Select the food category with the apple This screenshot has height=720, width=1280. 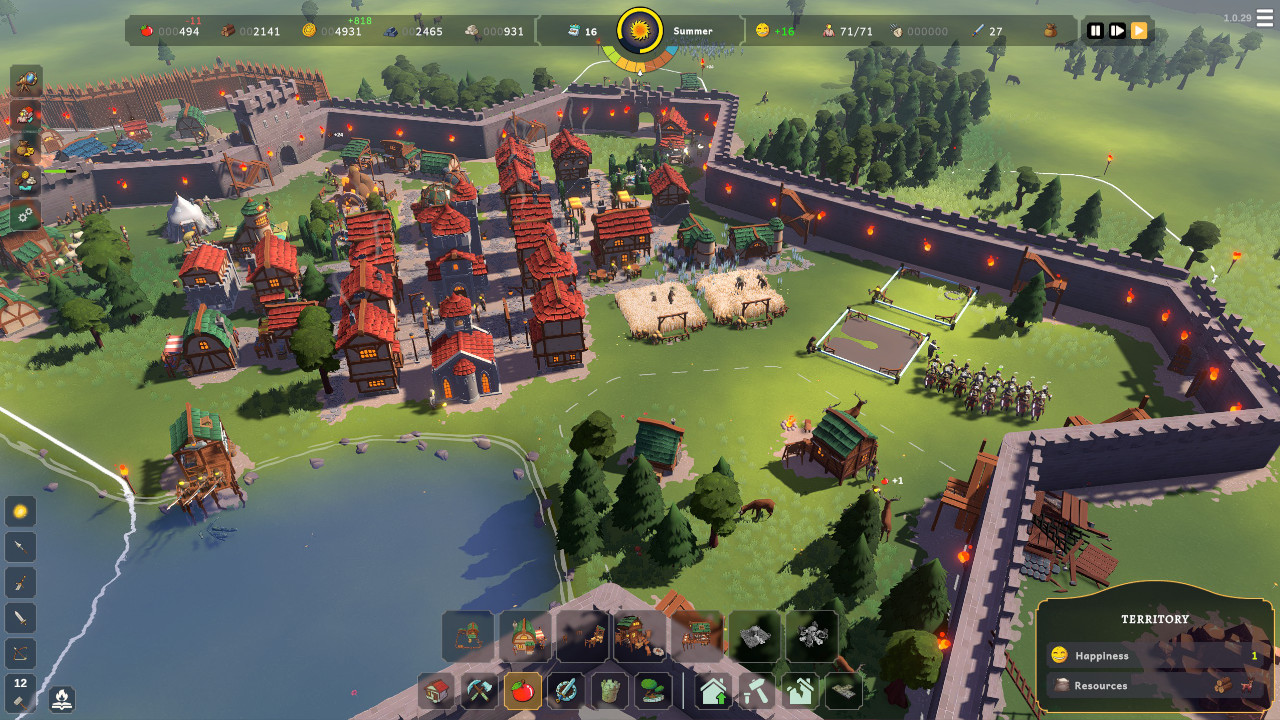(523, 691)
